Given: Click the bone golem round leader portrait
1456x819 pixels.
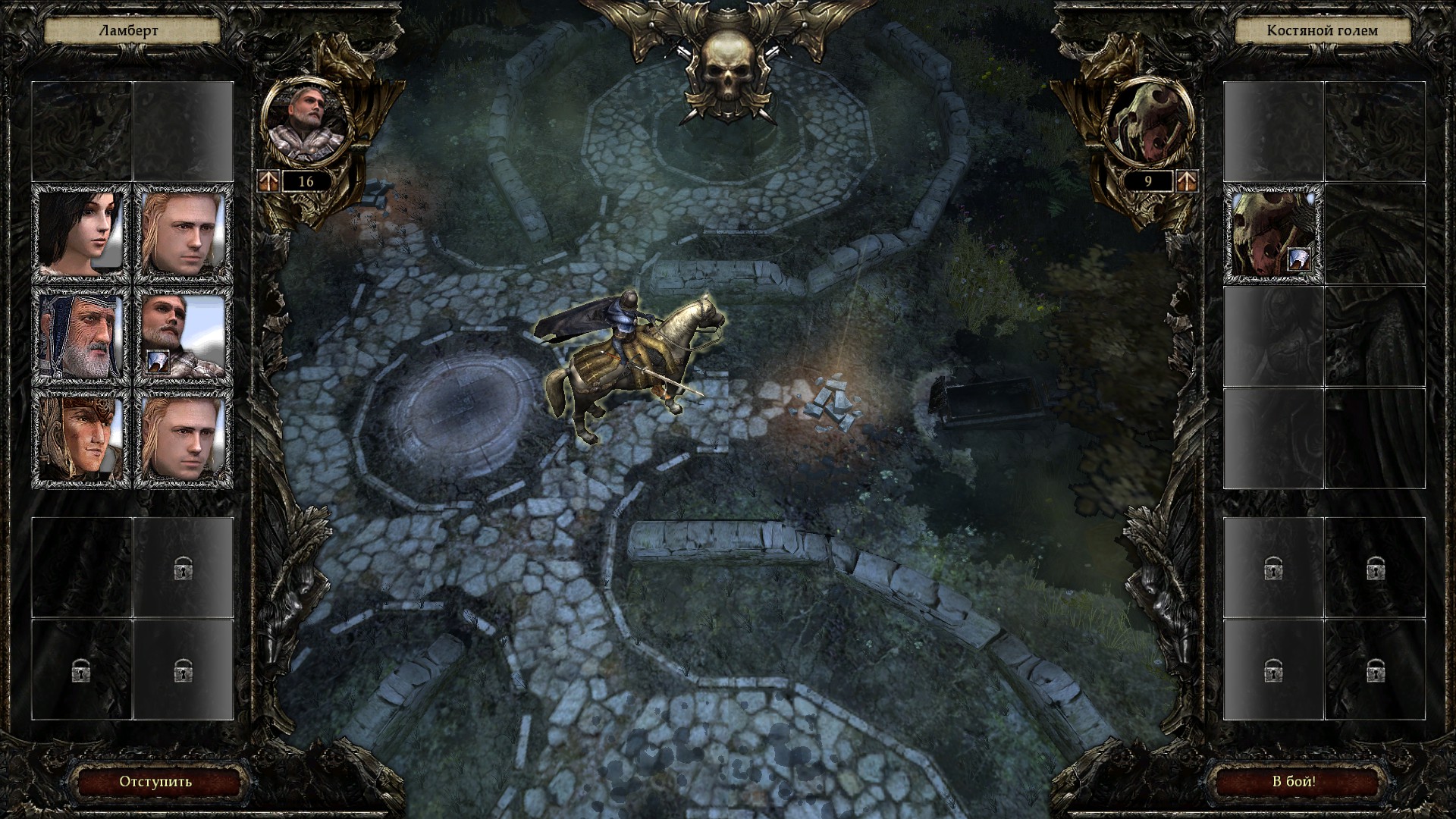Looking at the screenshot, I should (x=1147, y=124).
